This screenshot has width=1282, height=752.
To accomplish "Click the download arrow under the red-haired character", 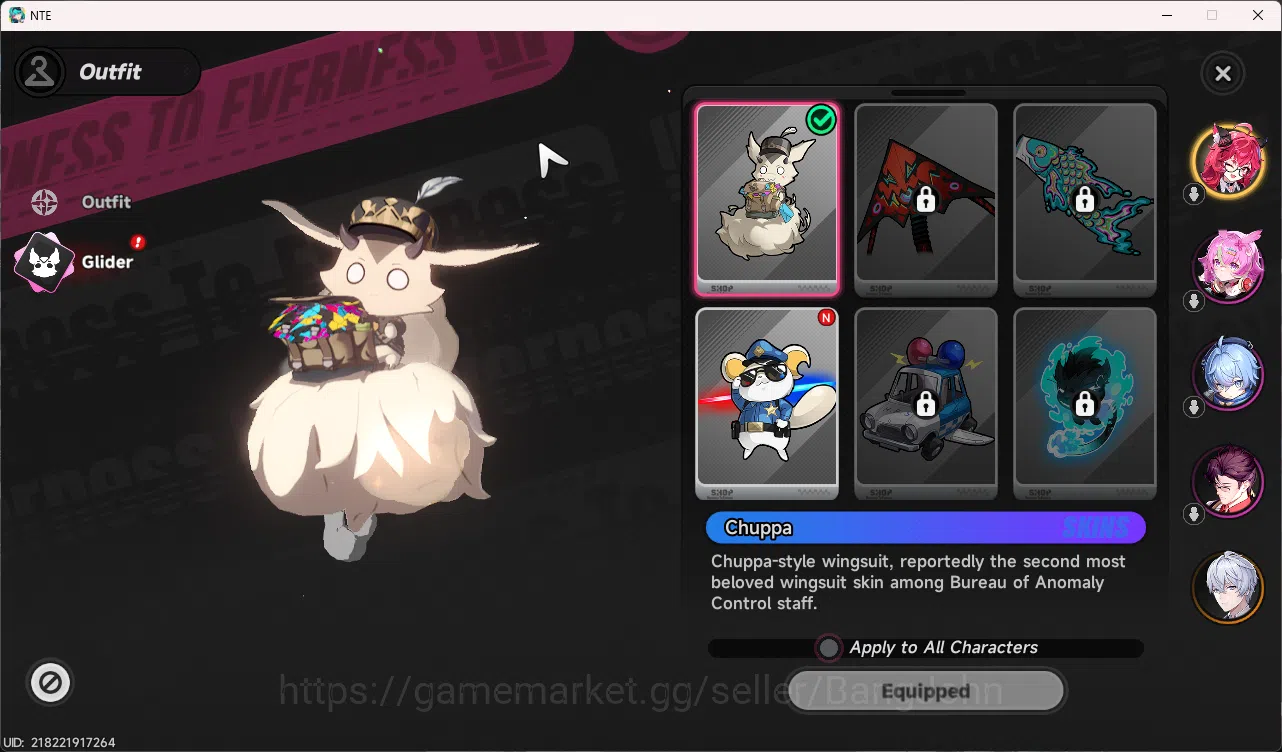I will 1193,195.
